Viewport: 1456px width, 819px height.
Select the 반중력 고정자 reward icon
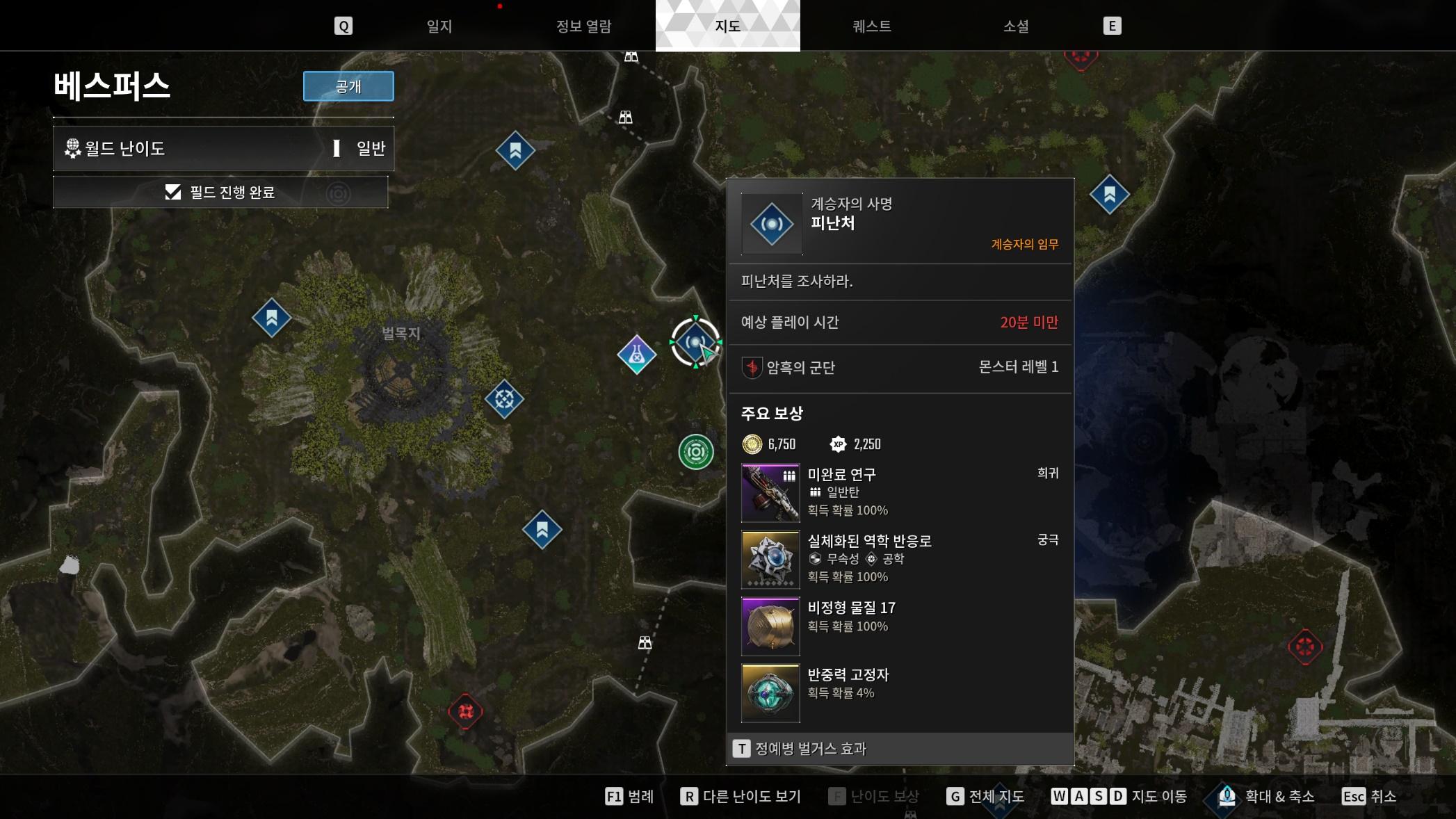770,693
